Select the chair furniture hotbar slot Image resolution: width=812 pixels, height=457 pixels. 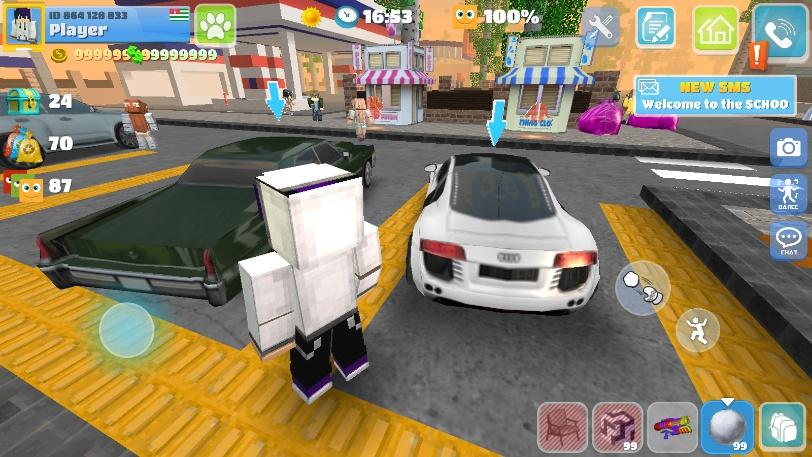coord(563,427)
